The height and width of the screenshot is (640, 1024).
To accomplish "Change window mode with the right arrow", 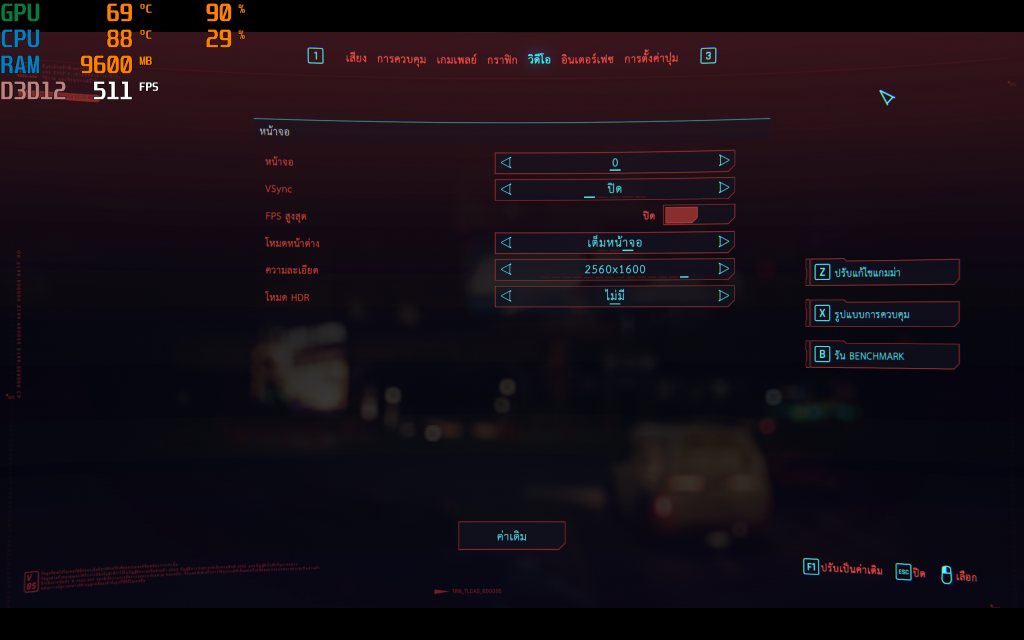I will point(723,242).
